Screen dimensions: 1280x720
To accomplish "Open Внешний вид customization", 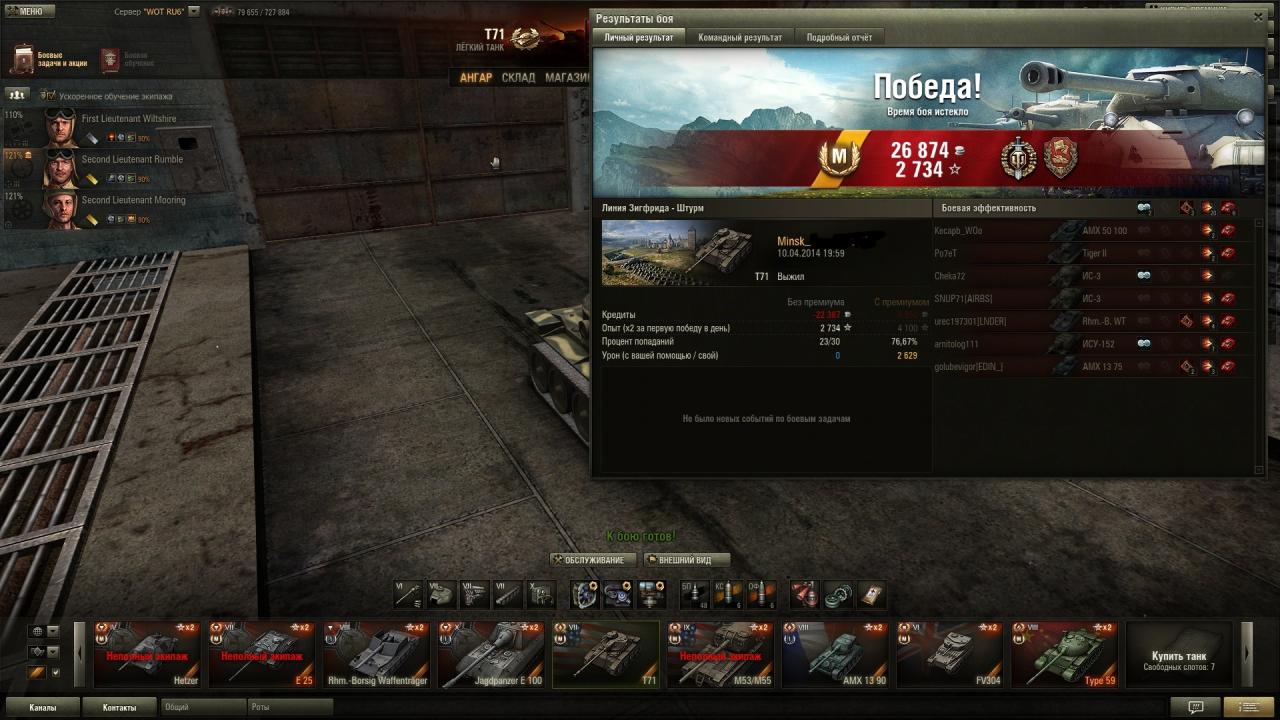I will (686, 560).
